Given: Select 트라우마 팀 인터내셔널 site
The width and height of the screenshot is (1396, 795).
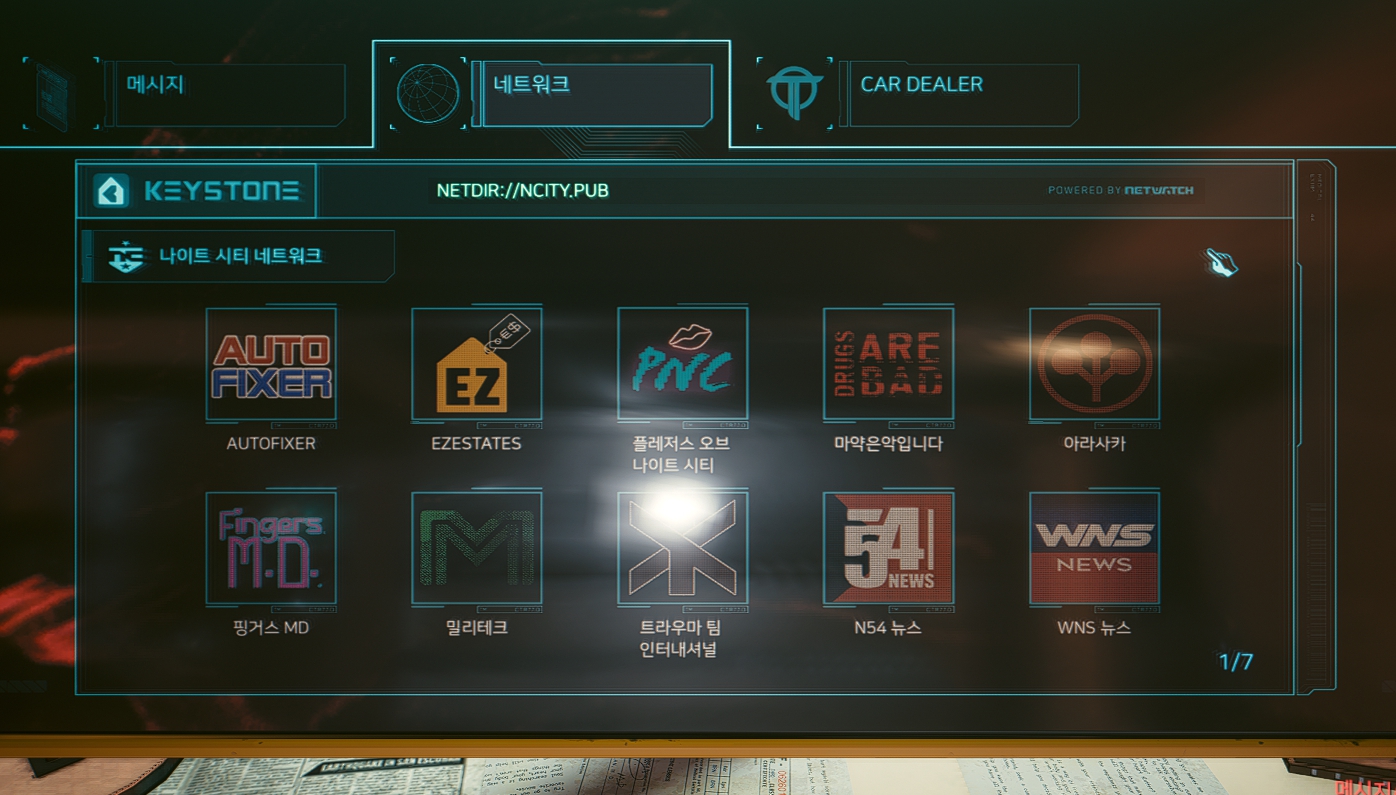Looking at the screenshot, I should click(683, 548).
